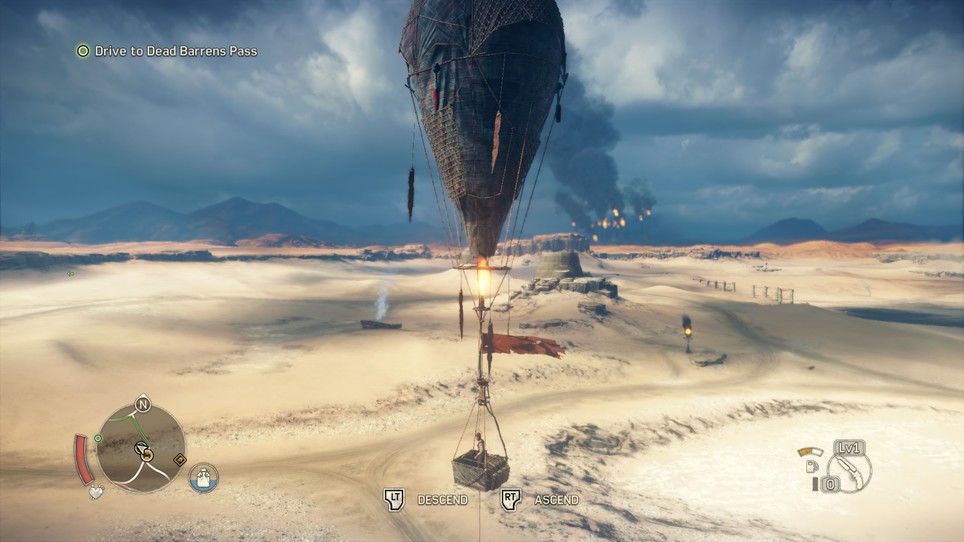Screen dimensions: 964x542
Task: Click the green objective marker on minimap
Action: (98, 438)
